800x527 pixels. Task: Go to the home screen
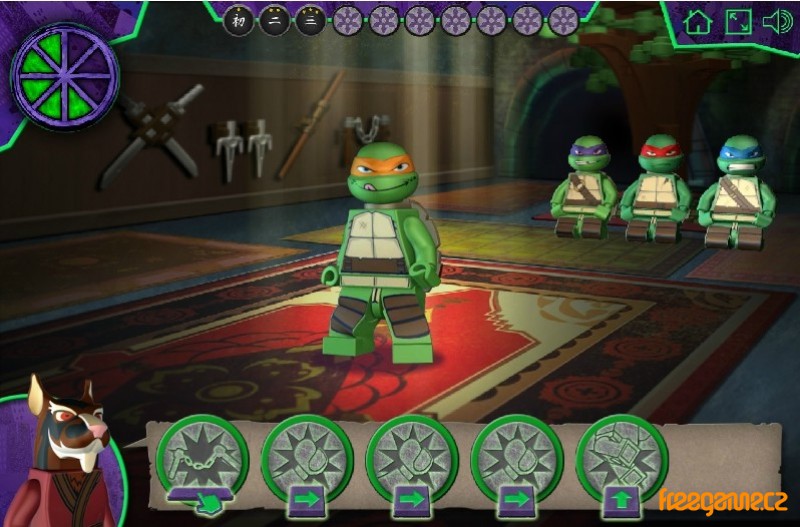[x=698, y=22]
